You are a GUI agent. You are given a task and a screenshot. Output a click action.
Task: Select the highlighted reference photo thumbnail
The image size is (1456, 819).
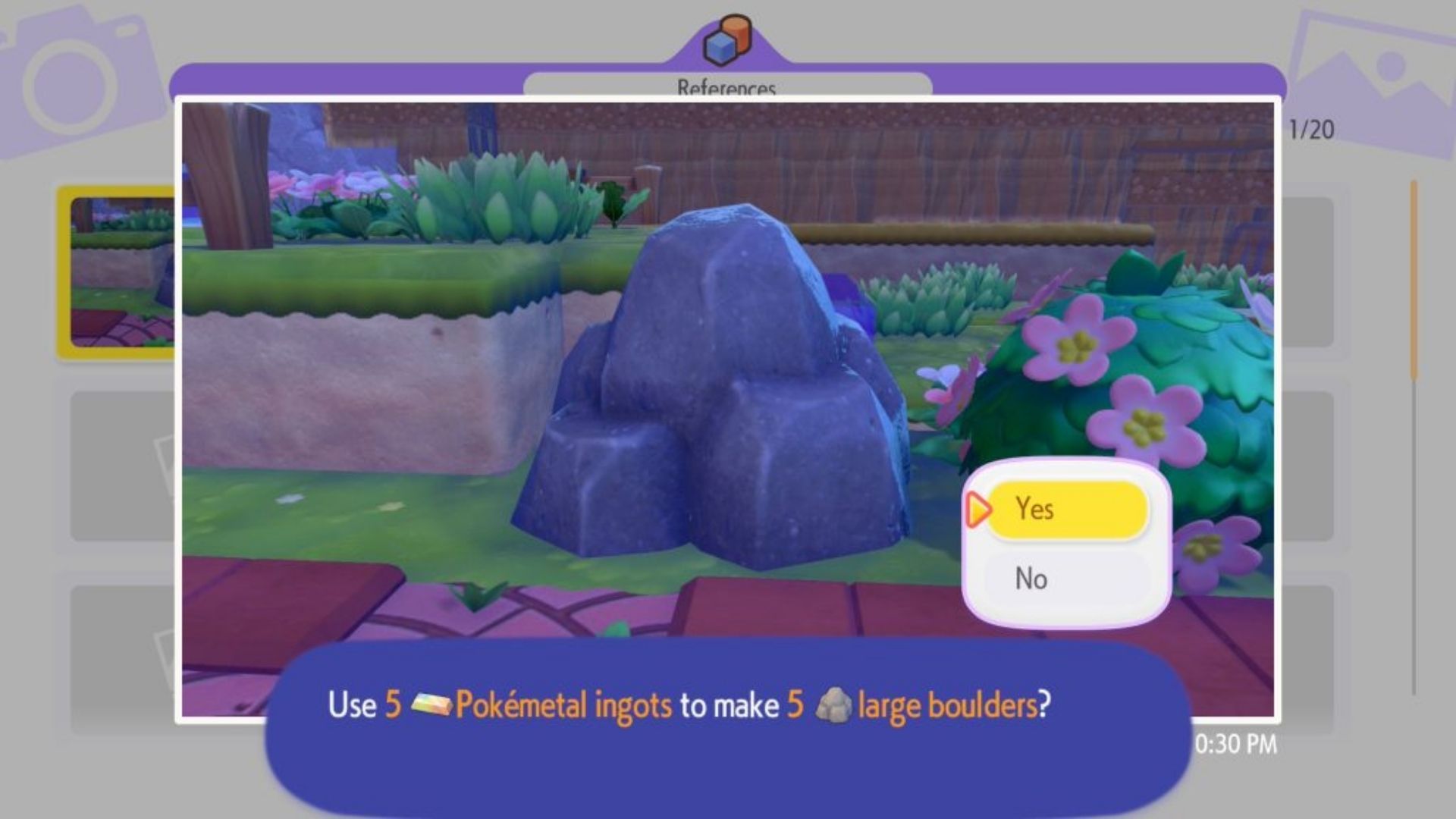point(120,271)
